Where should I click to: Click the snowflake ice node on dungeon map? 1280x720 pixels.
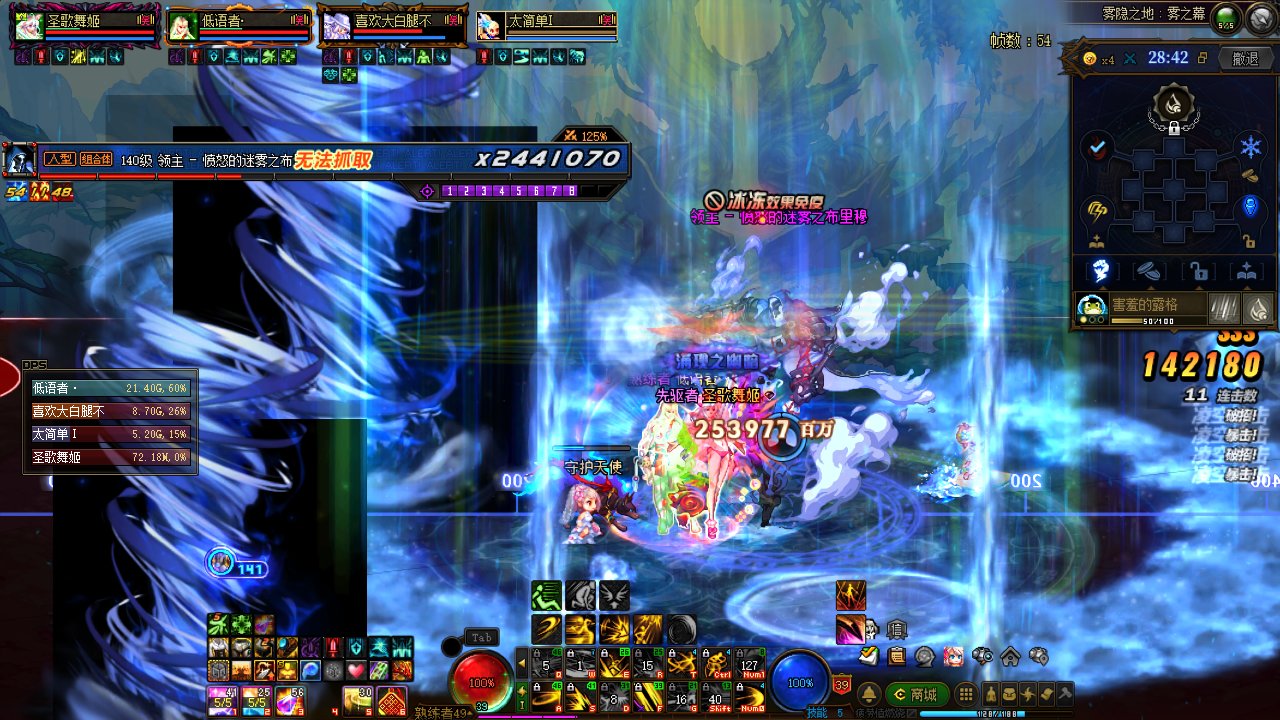(x=1251, y=148)
